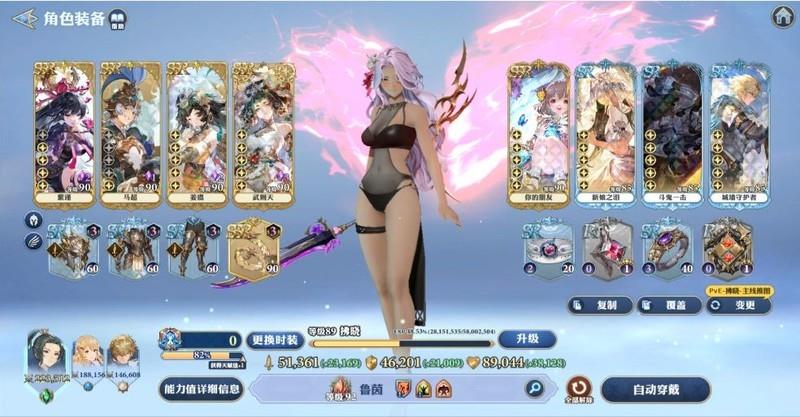The height and width of the screenshot is (417, 800).
Task: Open the 武则天 character card
Action: pos(262,134)
